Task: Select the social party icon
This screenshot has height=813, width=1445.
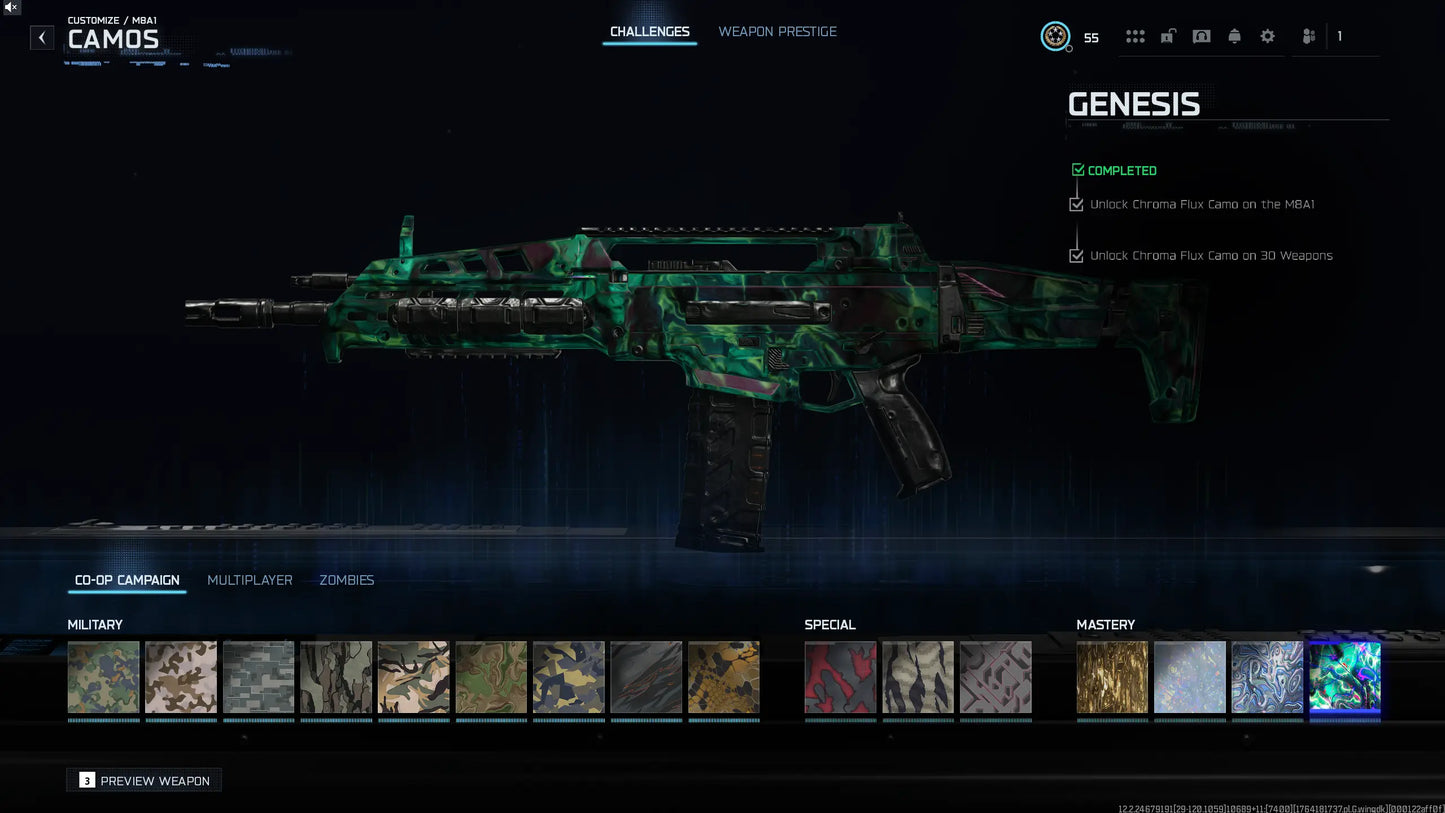Action: [1308, 36]
